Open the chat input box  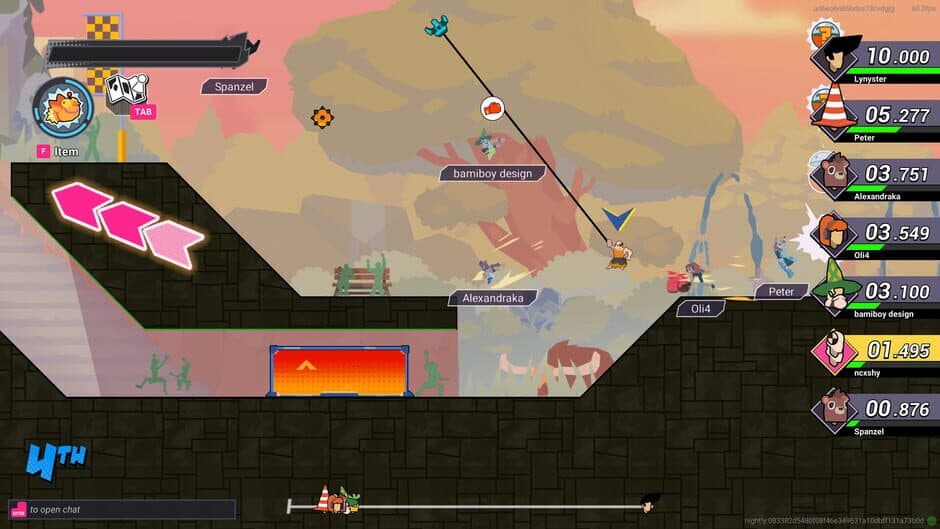click(122, 509)
